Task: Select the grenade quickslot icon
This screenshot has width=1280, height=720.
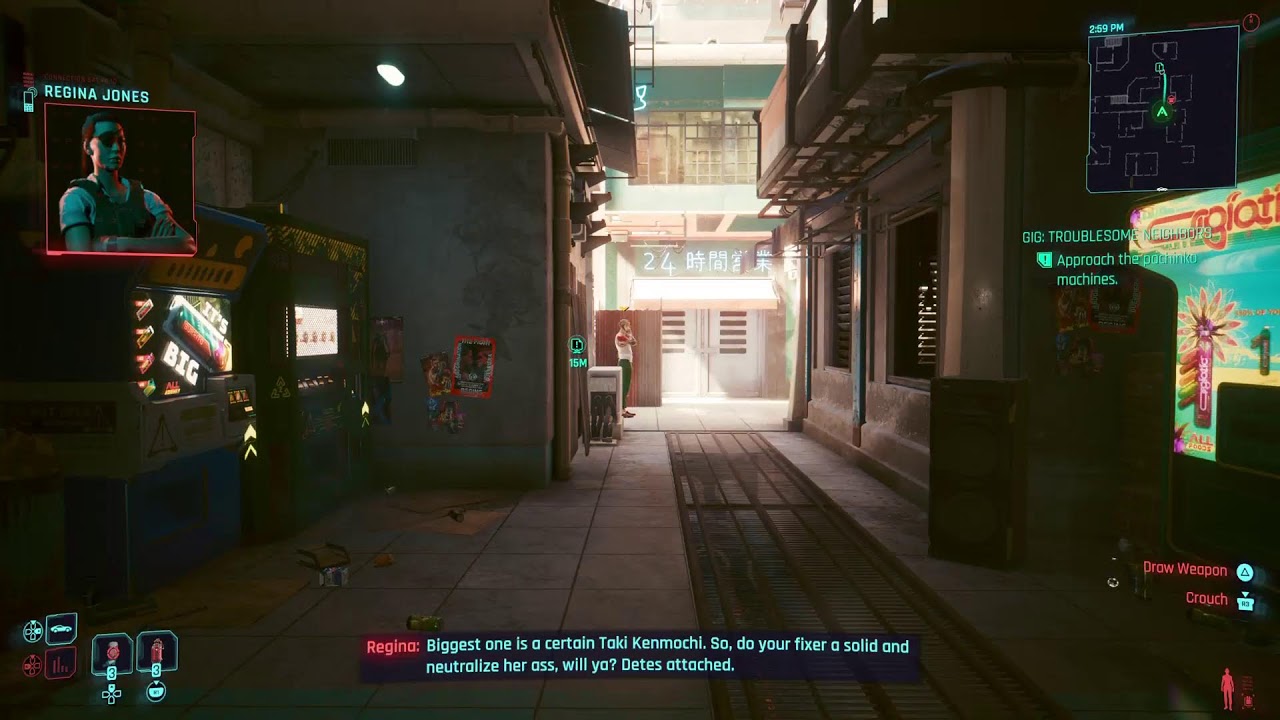Action: (x=112, y=652)
